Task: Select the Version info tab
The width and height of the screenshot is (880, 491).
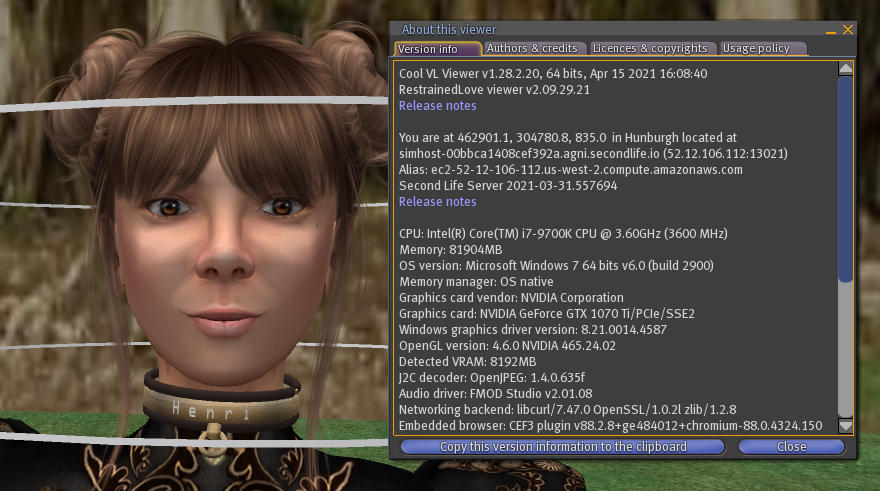Action: click(428, 49)
